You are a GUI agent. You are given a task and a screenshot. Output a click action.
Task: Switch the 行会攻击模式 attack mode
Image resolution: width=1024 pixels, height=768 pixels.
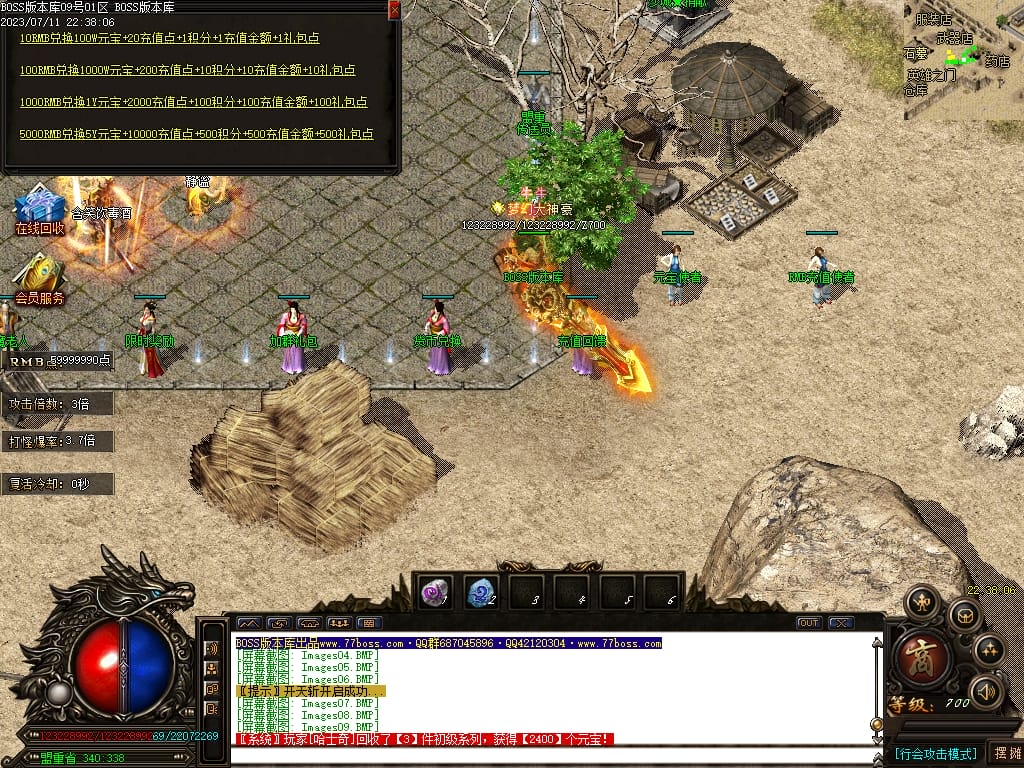935,753
